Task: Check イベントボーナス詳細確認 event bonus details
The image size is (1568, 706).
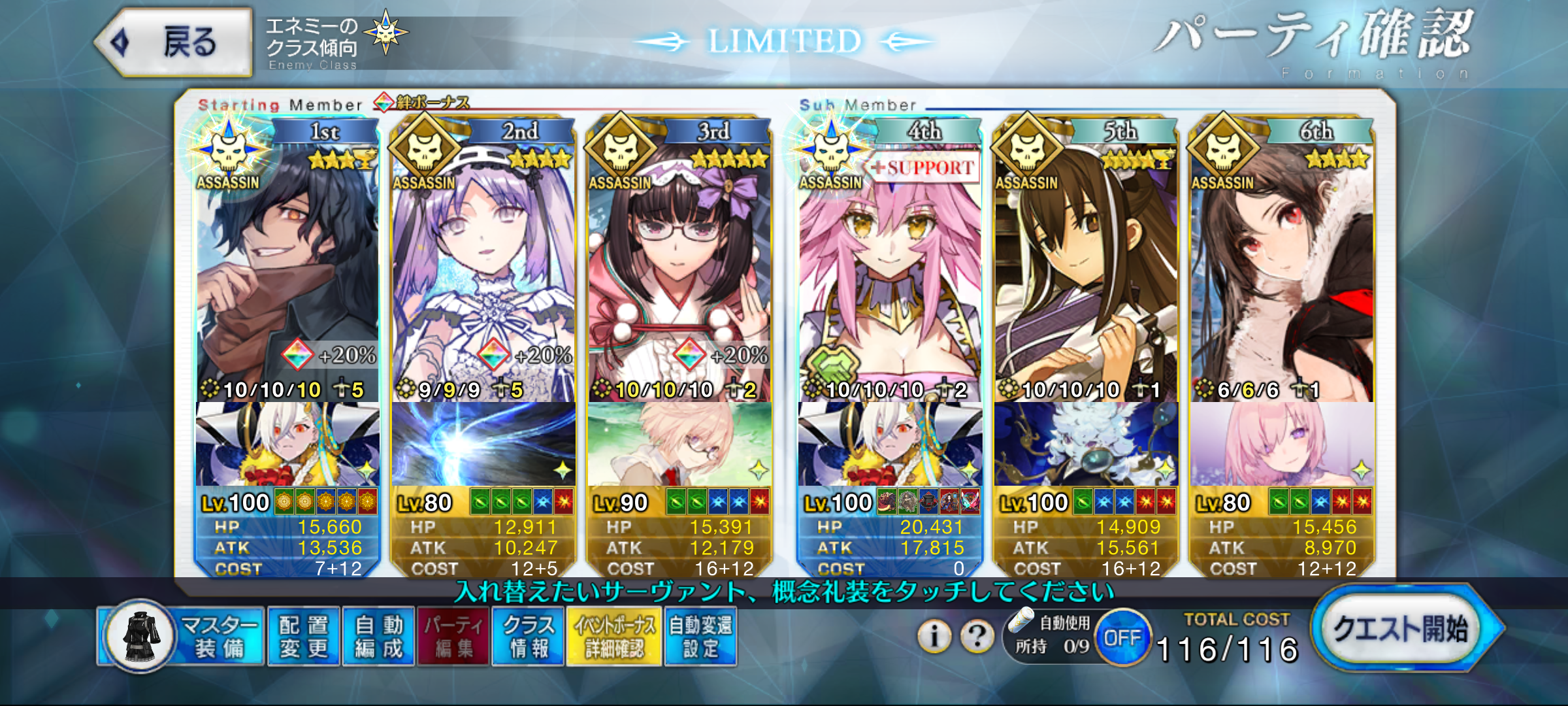Action: click(614, 637)
